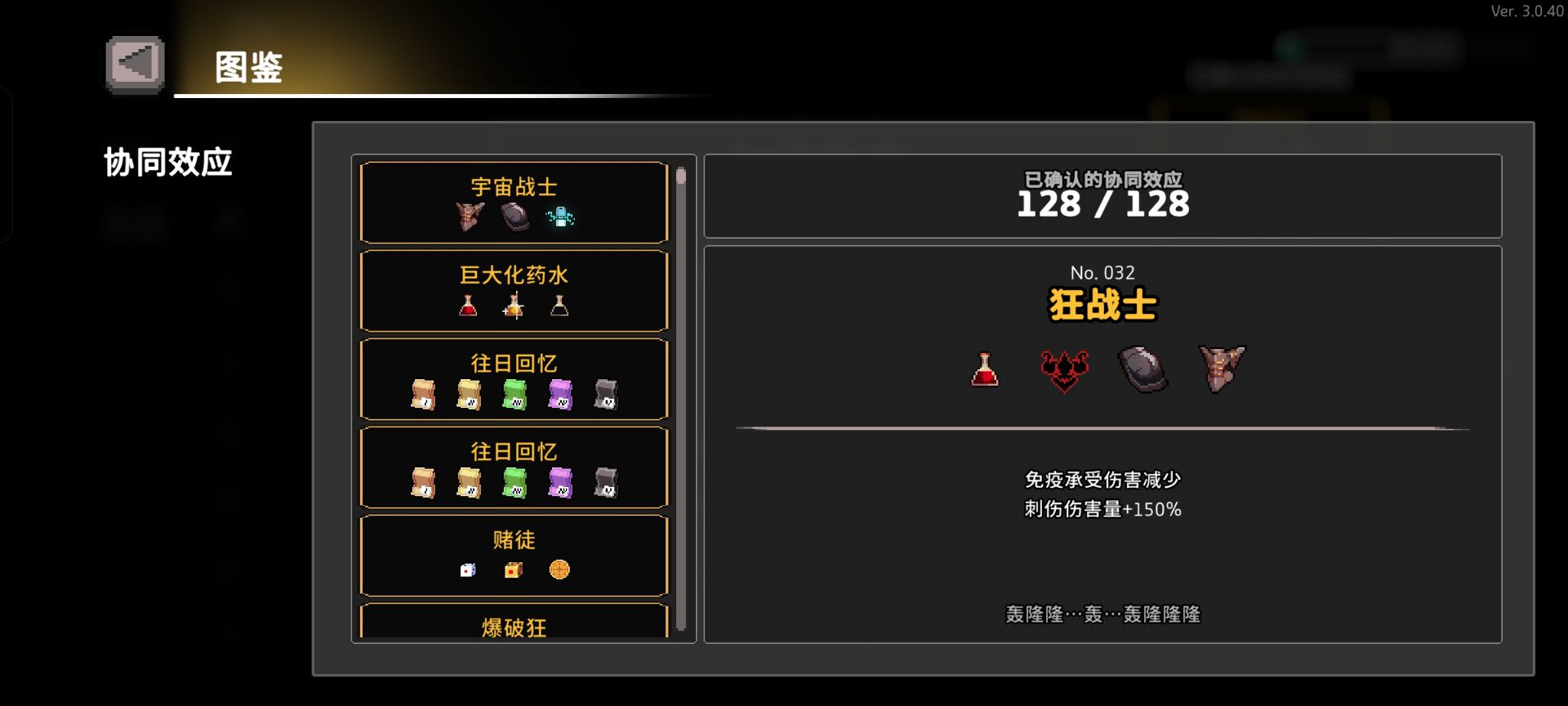Click the golden waffle token under 赌徒
Image resolution: width=1568 pixels, height=706 pixels.
tap(560, 570)
